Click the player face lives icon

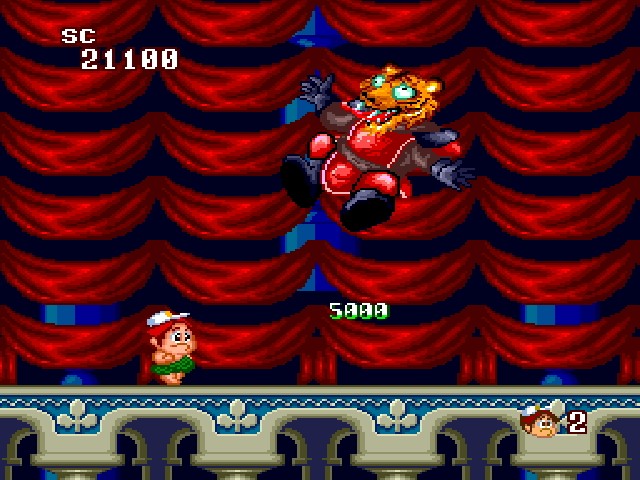pos(541,421)
